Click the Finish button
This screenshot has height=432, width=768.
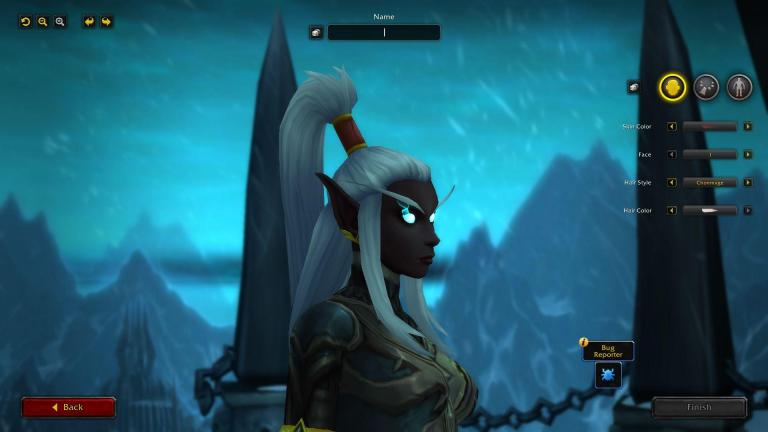[699, 407]
